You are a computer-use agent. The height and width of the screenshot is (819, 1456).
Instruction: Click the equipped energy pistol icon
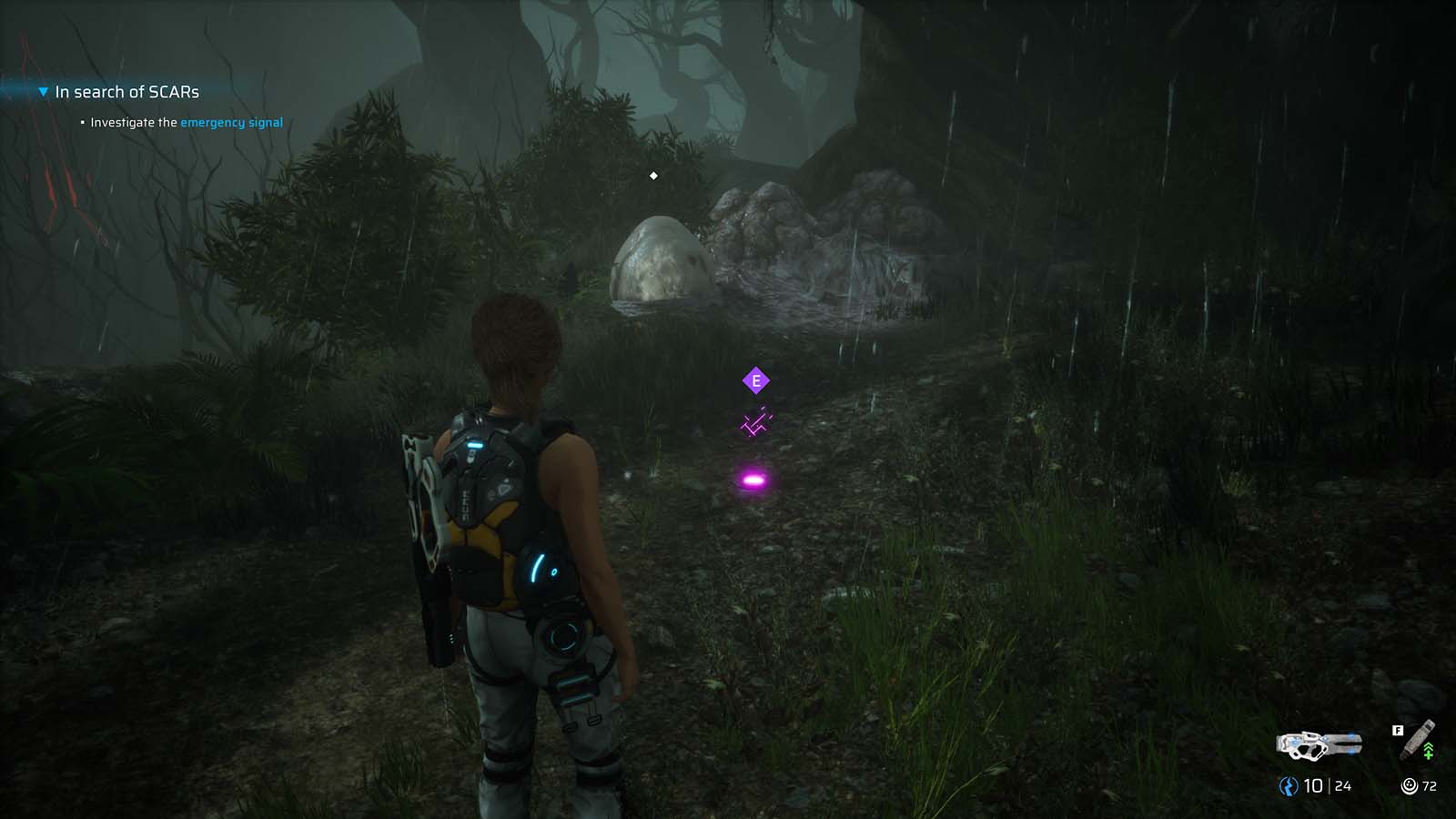(x=1319, y=744)
